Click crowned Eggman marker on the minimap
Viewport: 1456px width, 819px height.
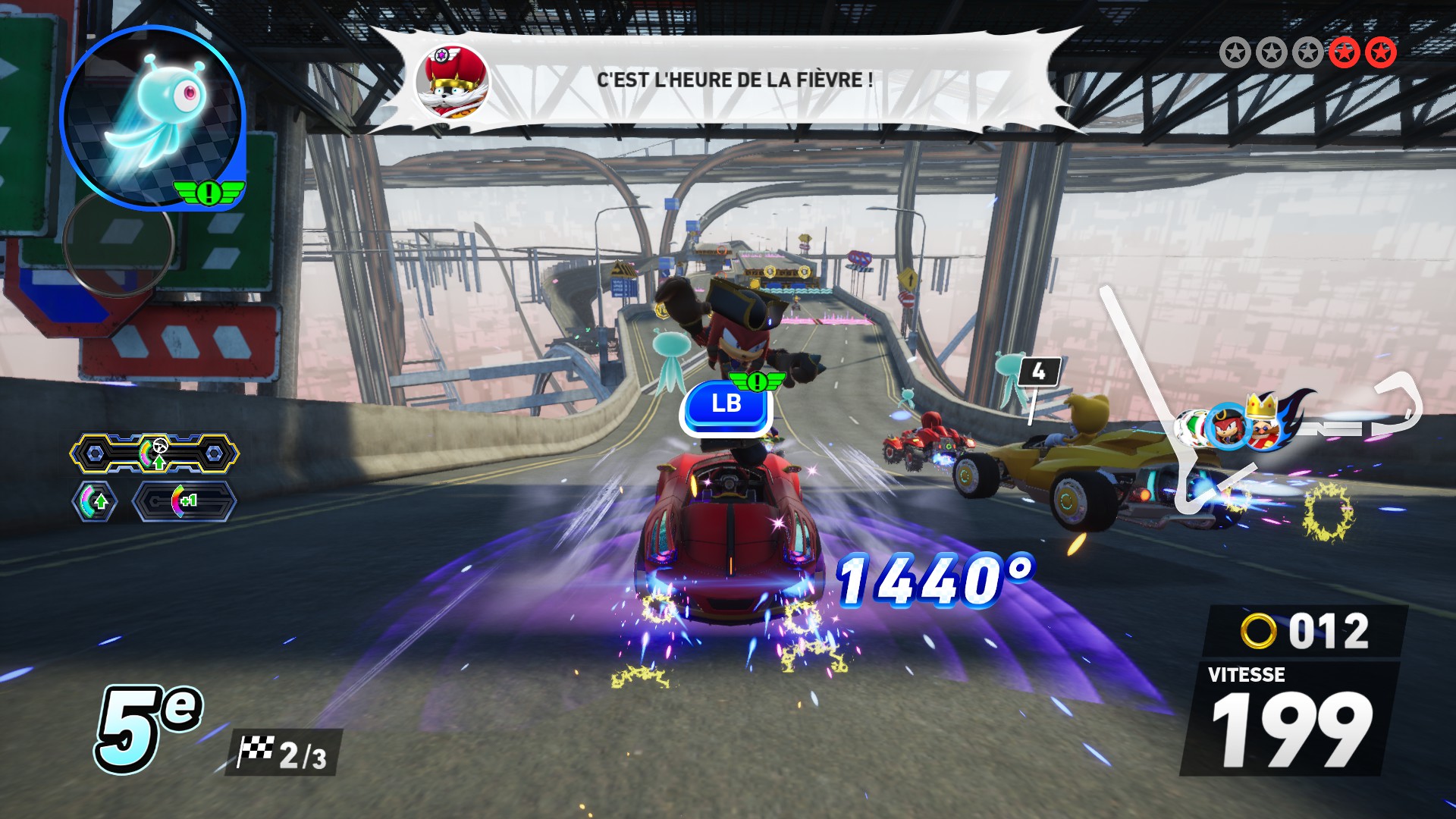click(x=1263, y=423)
